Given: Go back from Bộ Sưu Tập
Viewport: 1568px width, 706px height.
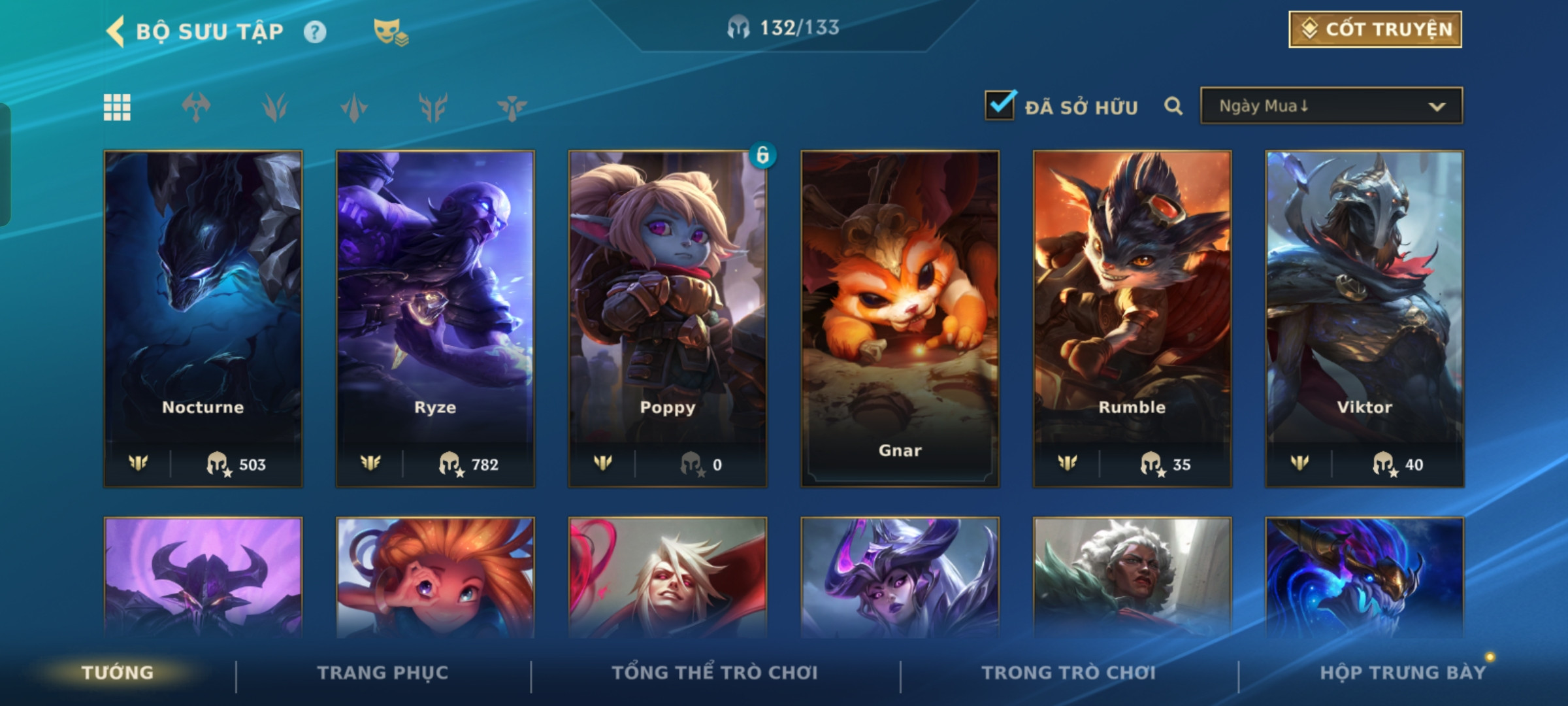Looking at the screenshot, I should tap(116, 31).
